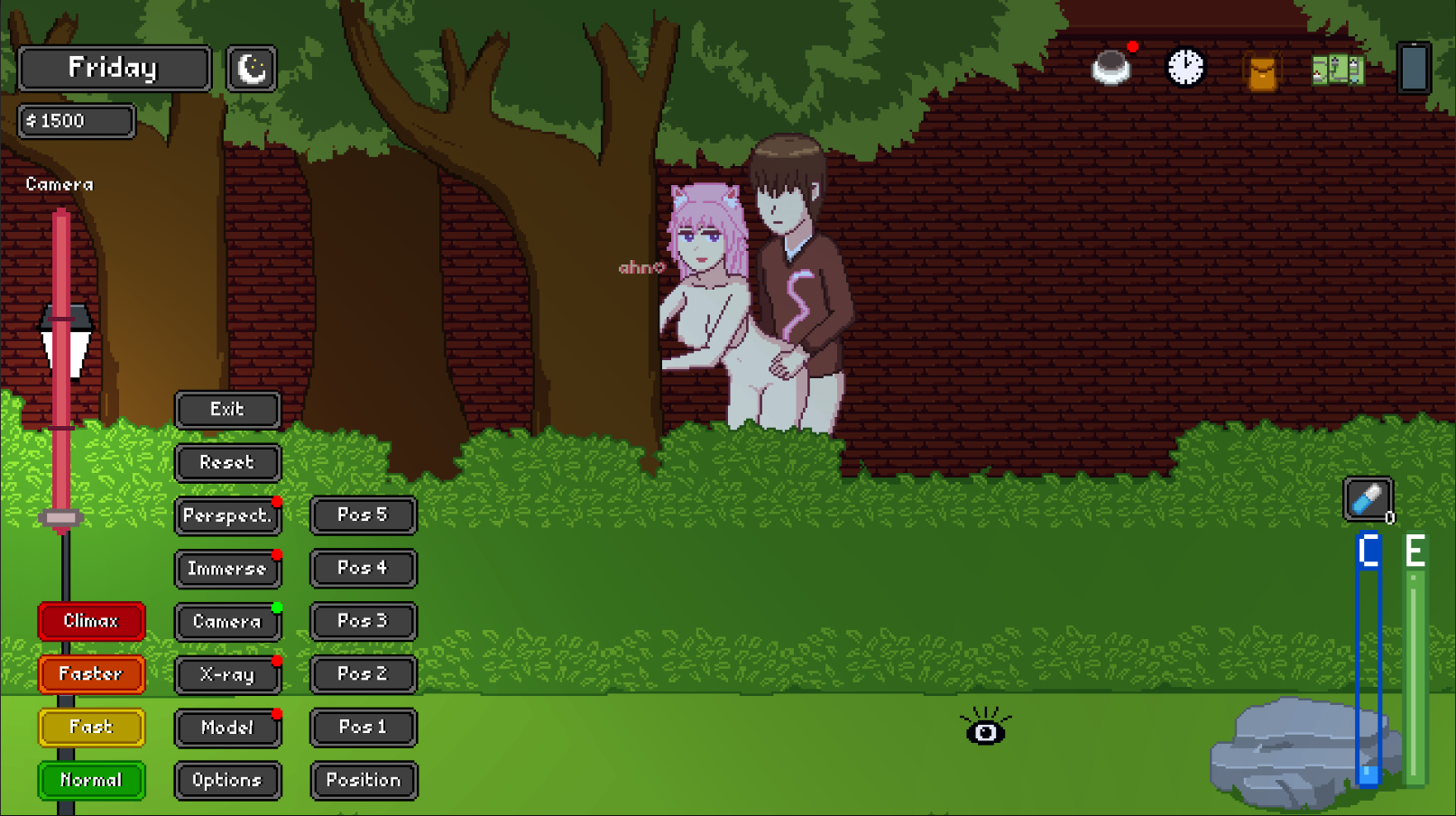
Task: Open the map icon
Action: 1337,68
